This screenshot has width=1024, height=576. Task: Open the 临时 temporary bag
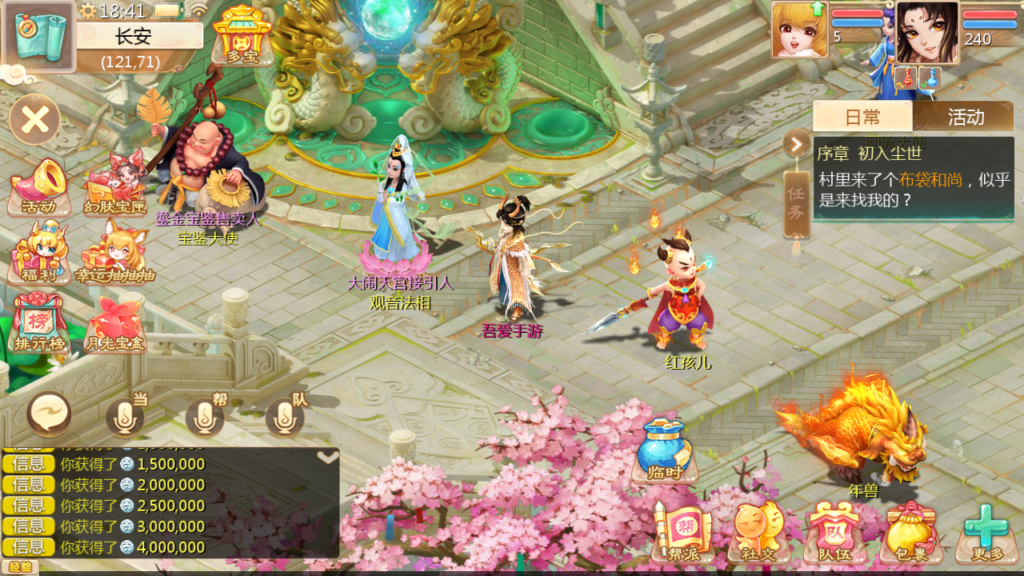click(665, 449)
